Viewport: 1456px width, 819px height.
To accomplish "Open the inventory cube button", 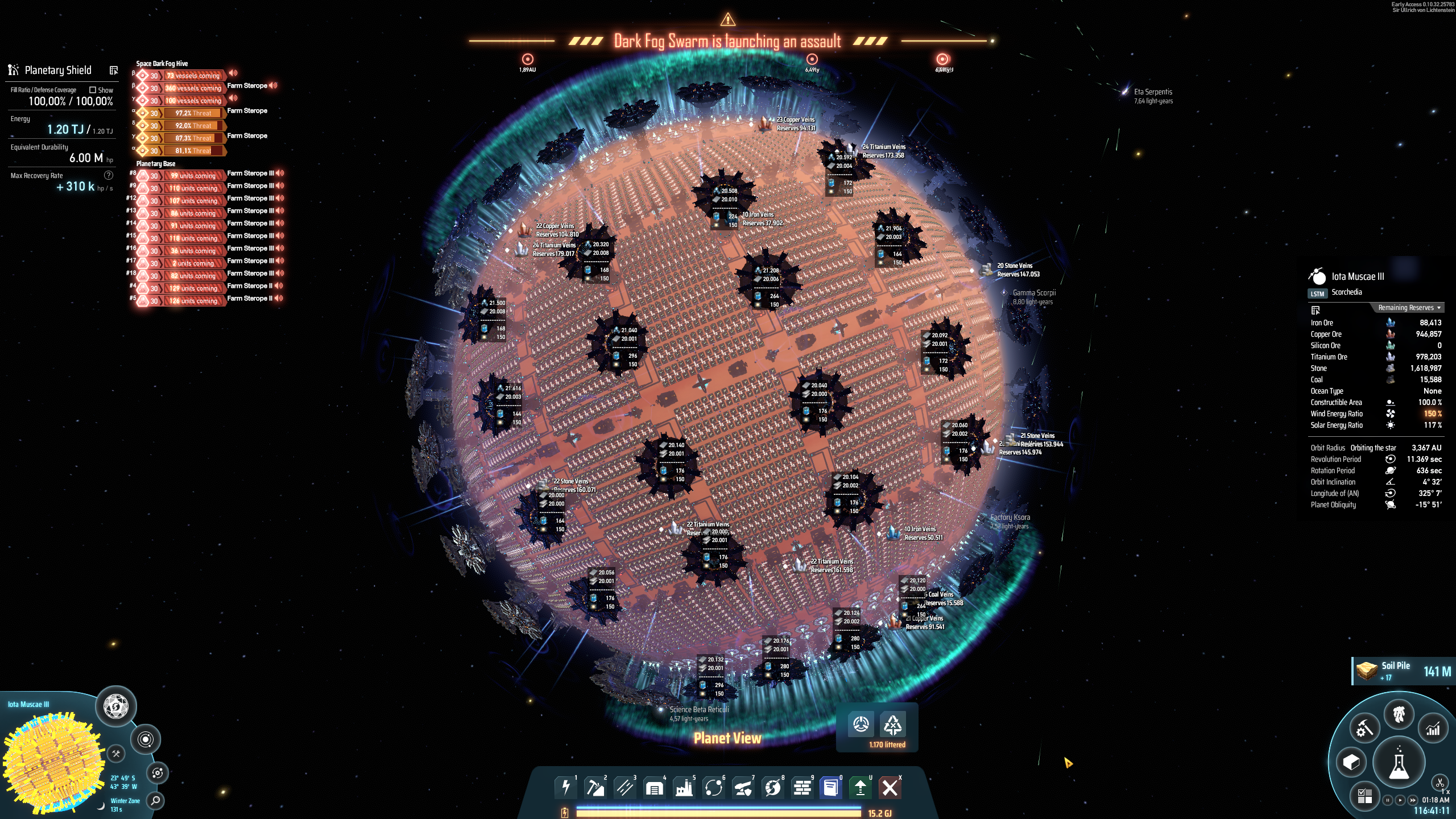I will coord(1351,762).
